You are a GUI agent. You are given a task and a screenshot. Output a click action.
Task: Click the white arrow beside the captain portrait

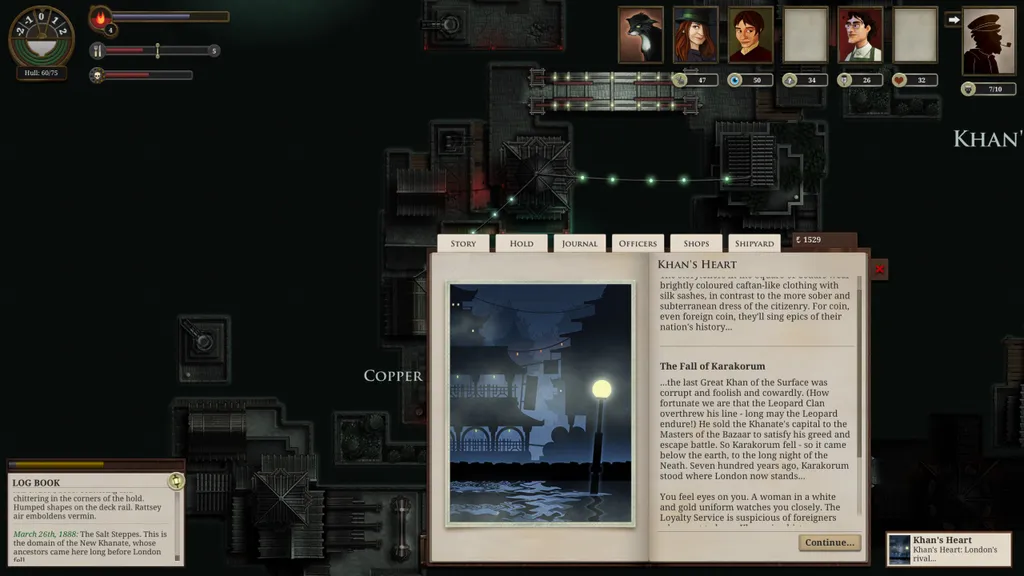coord(953,19)
